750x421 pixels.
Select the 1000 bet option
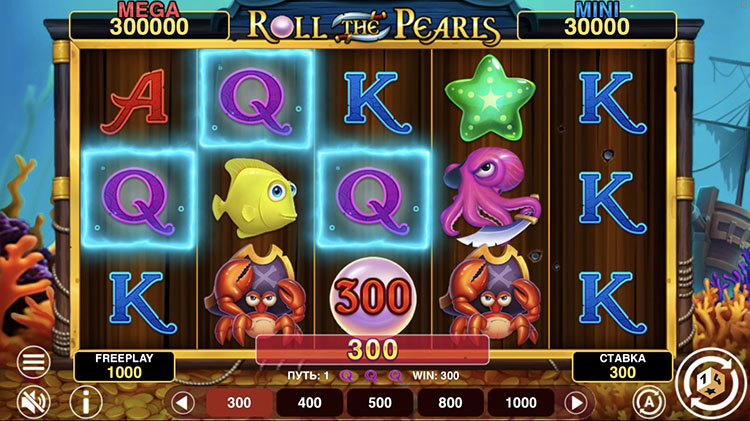coord(522,403)
